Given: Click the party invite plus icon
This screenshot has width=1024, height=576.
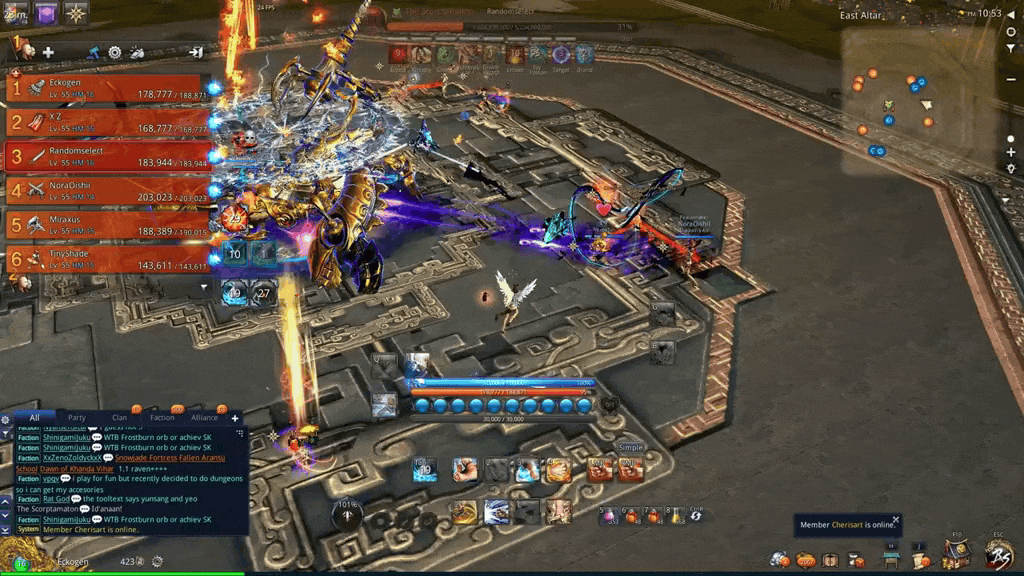Looking at the screenshot, I should point(48,52).
